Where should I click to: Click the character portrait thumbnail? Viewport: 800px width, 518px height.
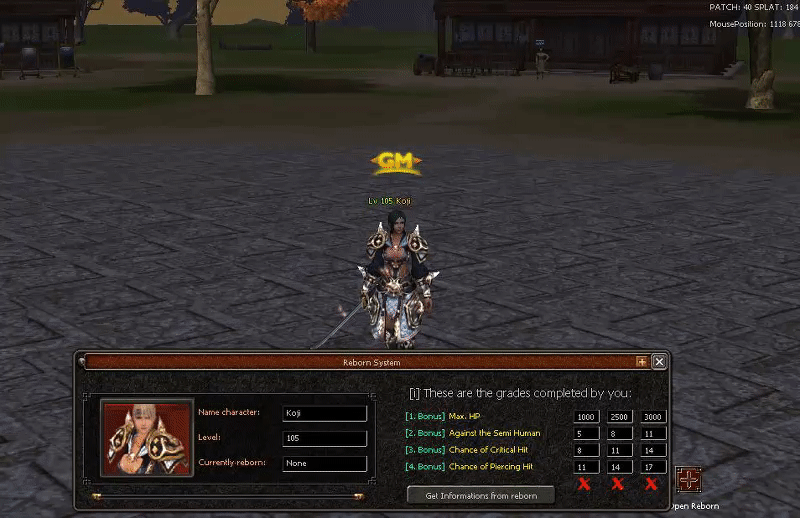tap(147, 438)
